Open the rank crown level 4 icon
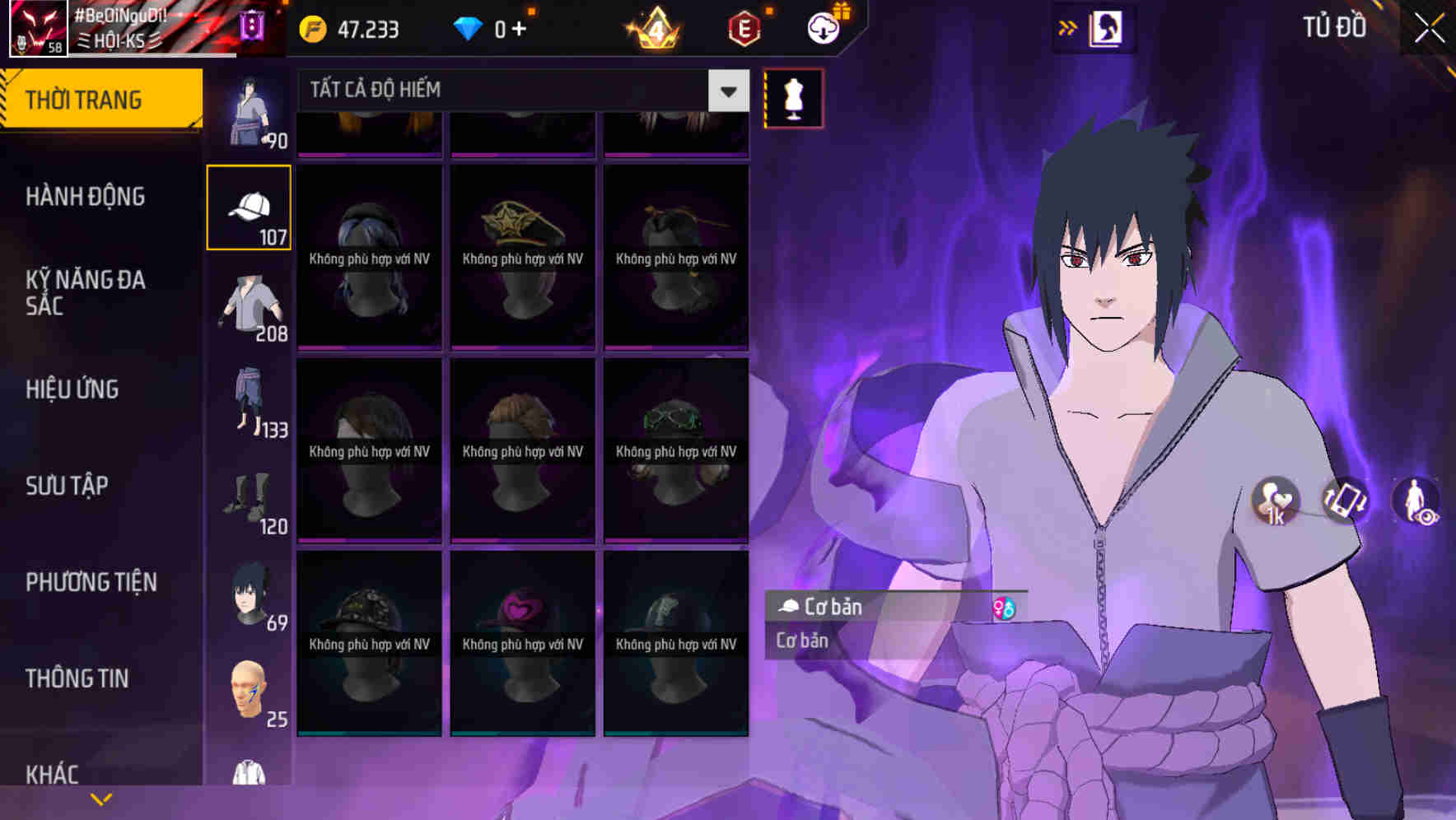 coord(655,27)
